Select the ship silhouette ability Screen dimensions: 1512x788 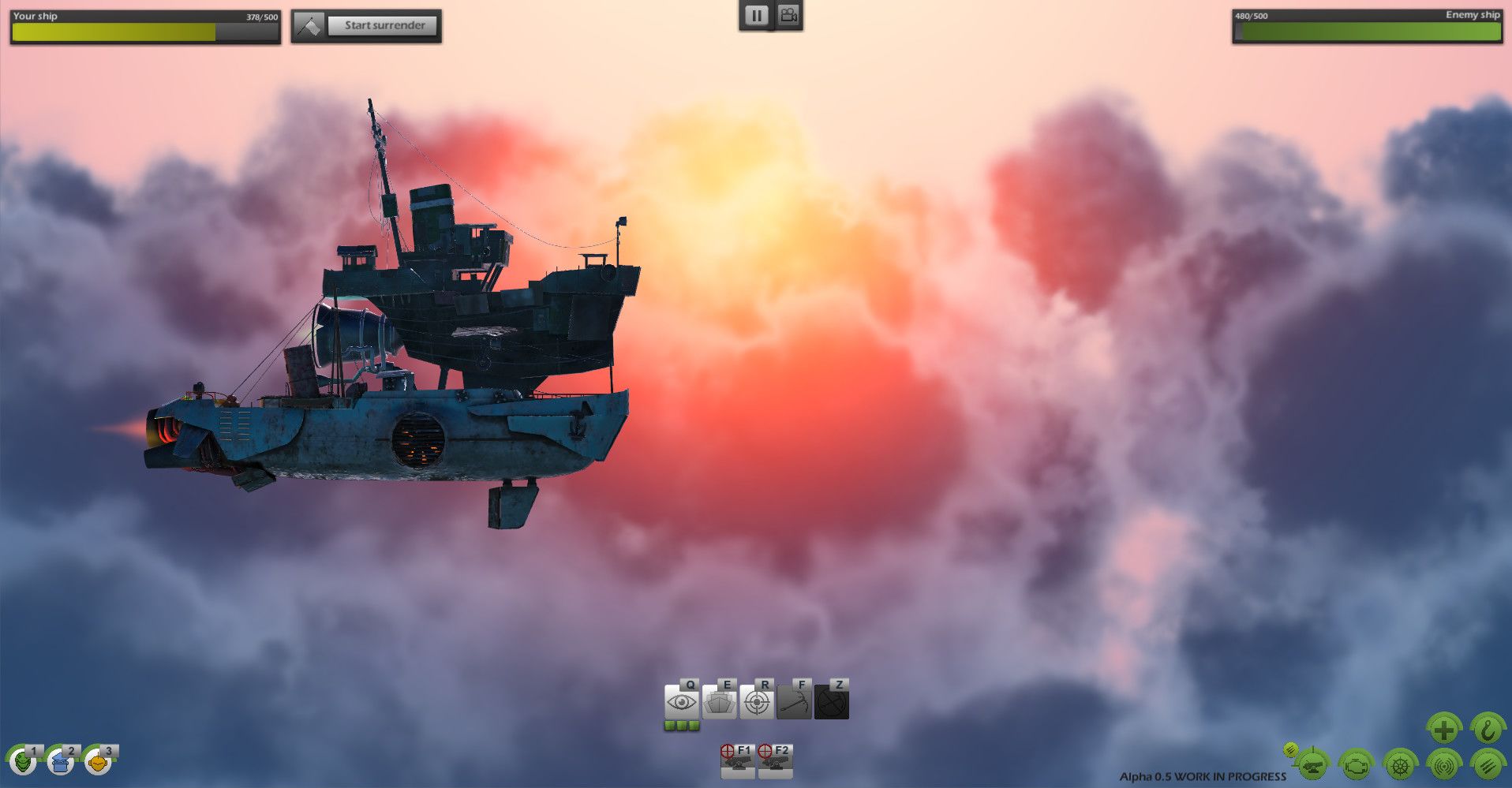tap(719, 702)
